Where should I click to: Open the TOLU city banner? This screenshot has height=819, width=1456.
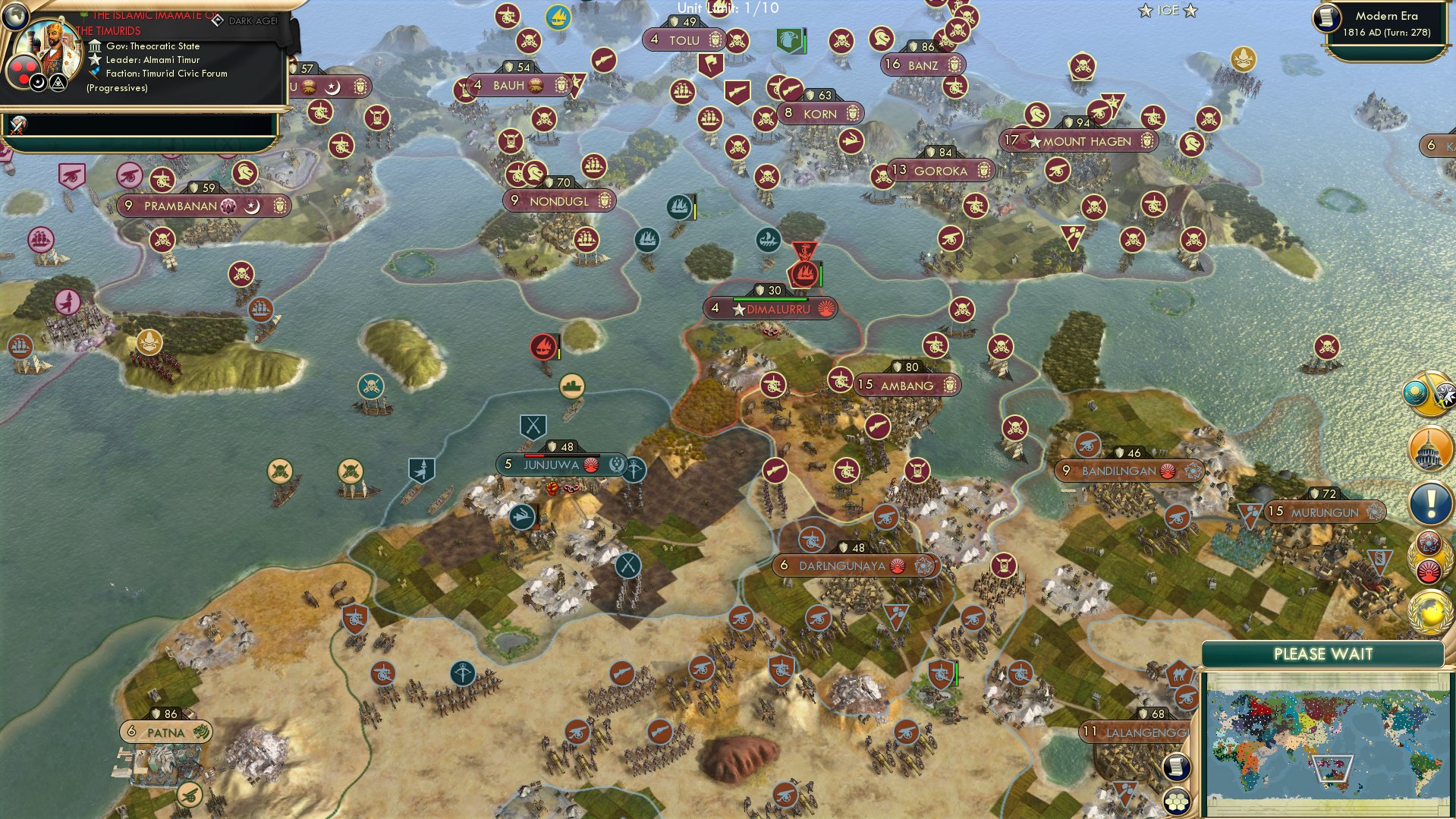tap(684, 40)
